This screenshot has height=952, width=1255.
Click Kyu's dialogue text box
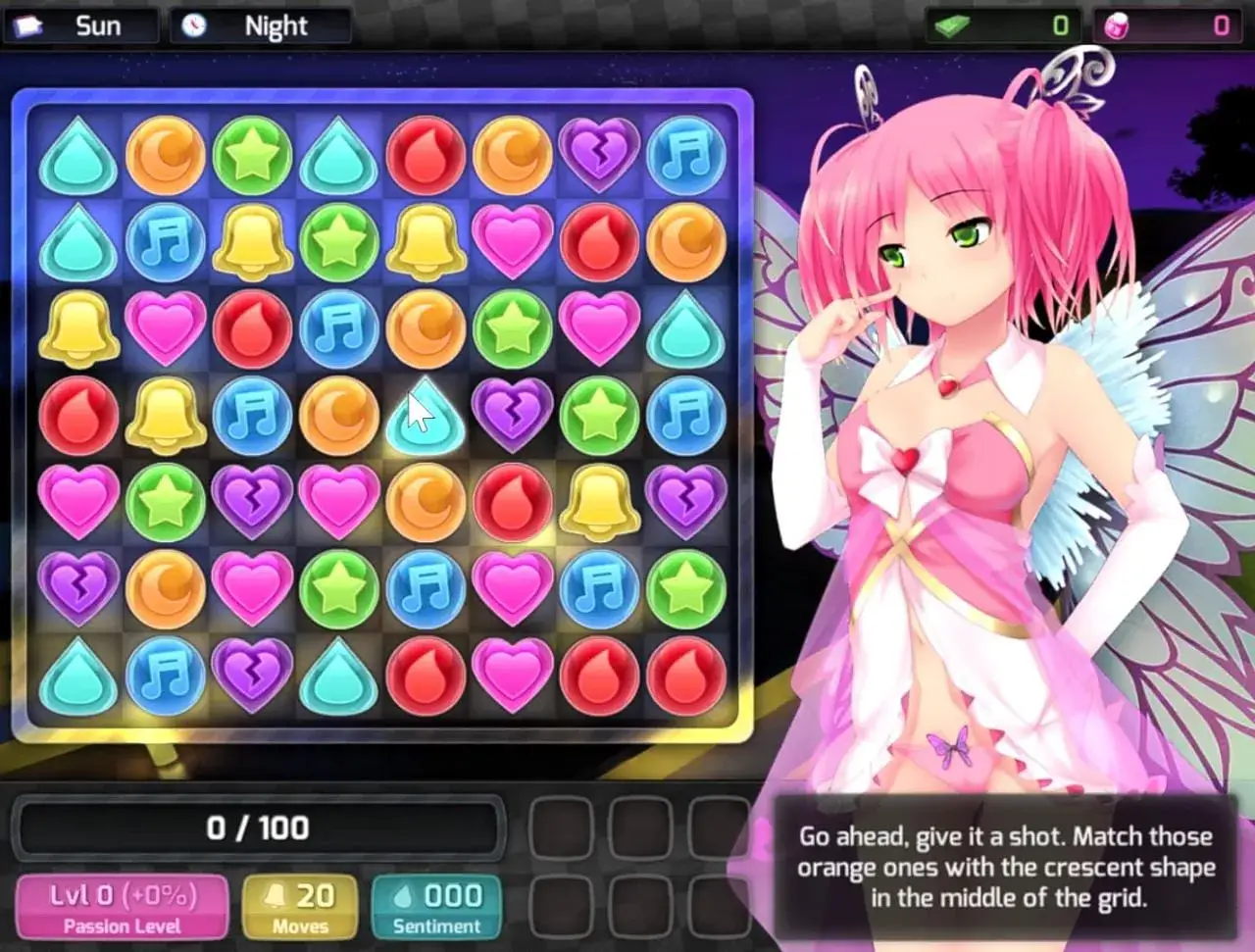(x=1008, y=867)
